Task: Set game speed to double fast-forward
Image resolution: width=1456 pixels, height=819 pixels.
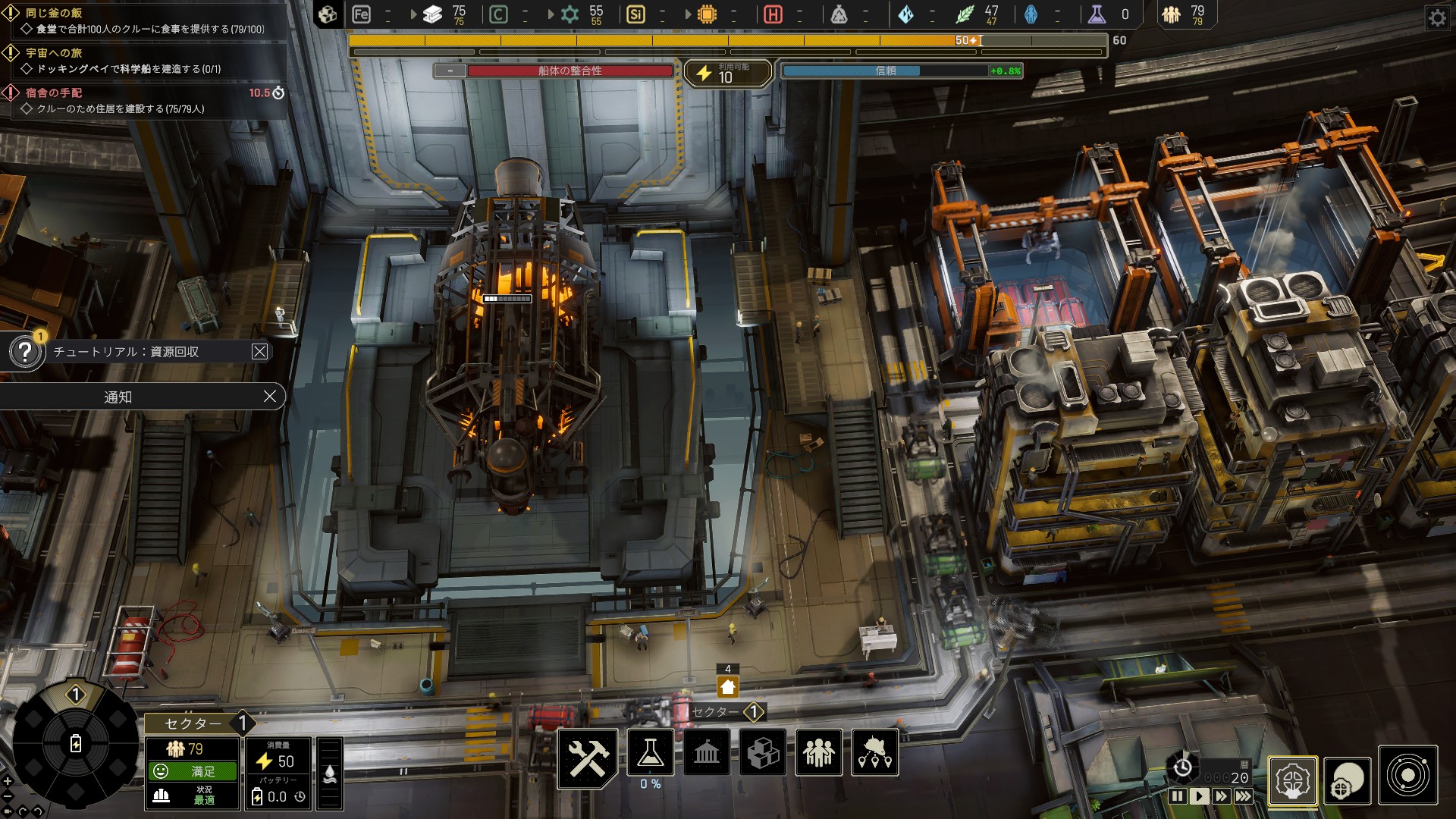Action: tap(1221, 796)
